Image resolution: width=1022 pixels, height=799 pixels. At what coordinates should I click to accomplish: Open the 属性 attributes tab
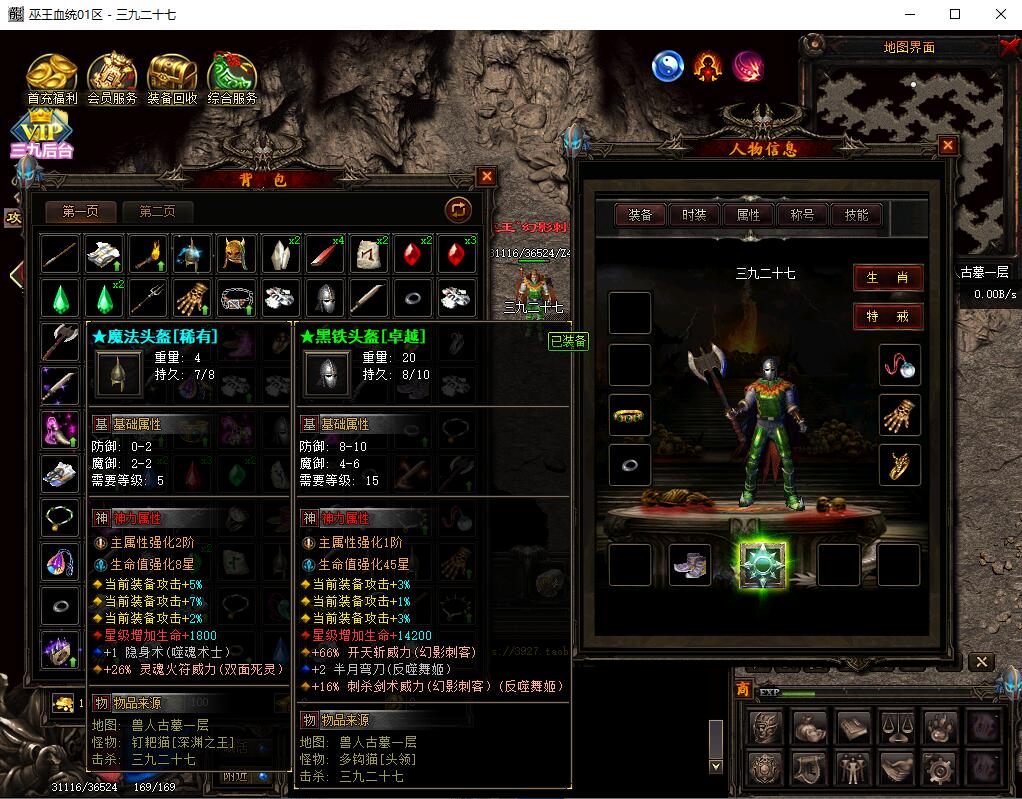[748, 215]
